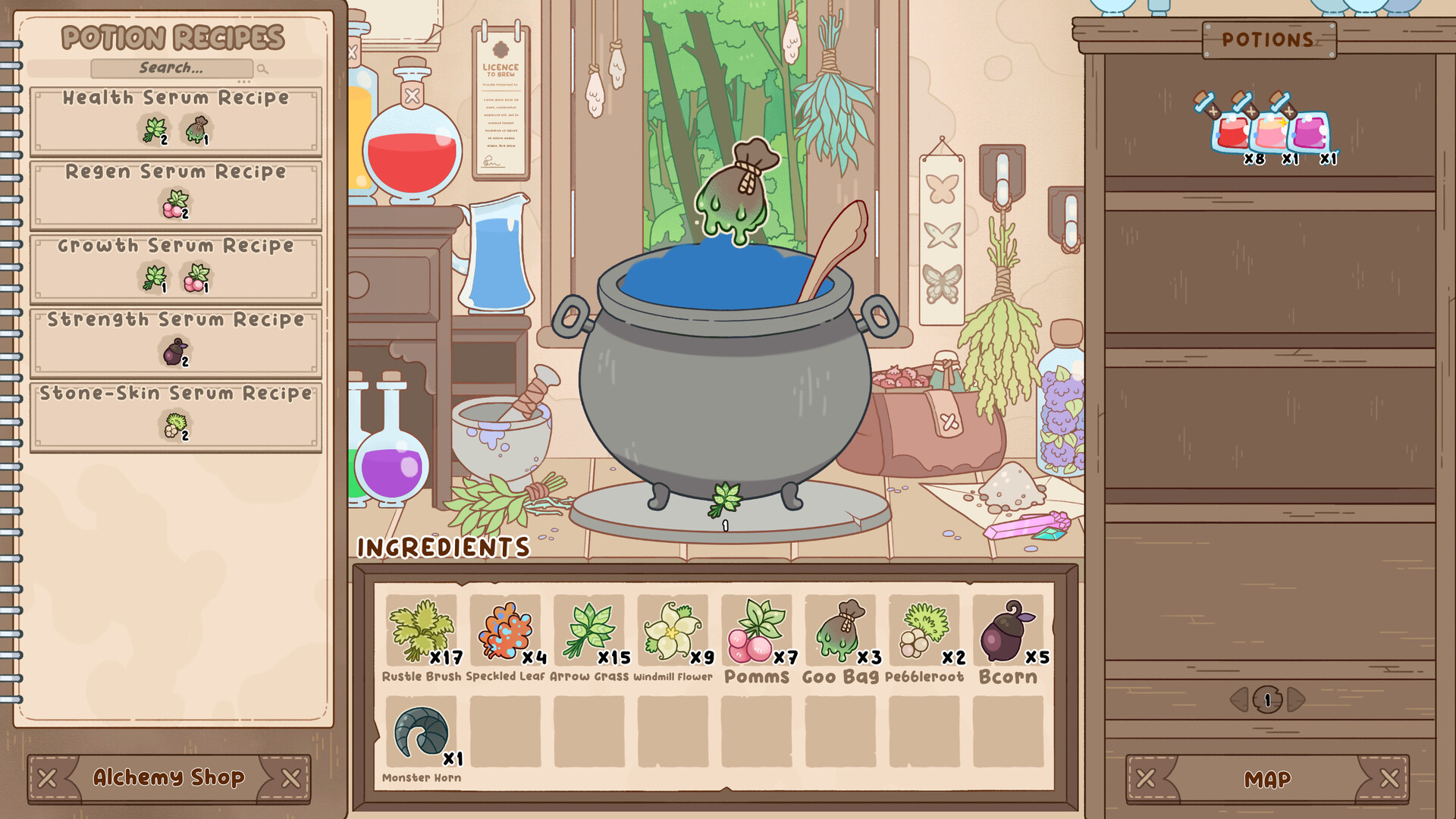The height and width of the screenshot is (819, 1456).
Task: Open the Health Serum Recipe
Action: click(175, 120)
